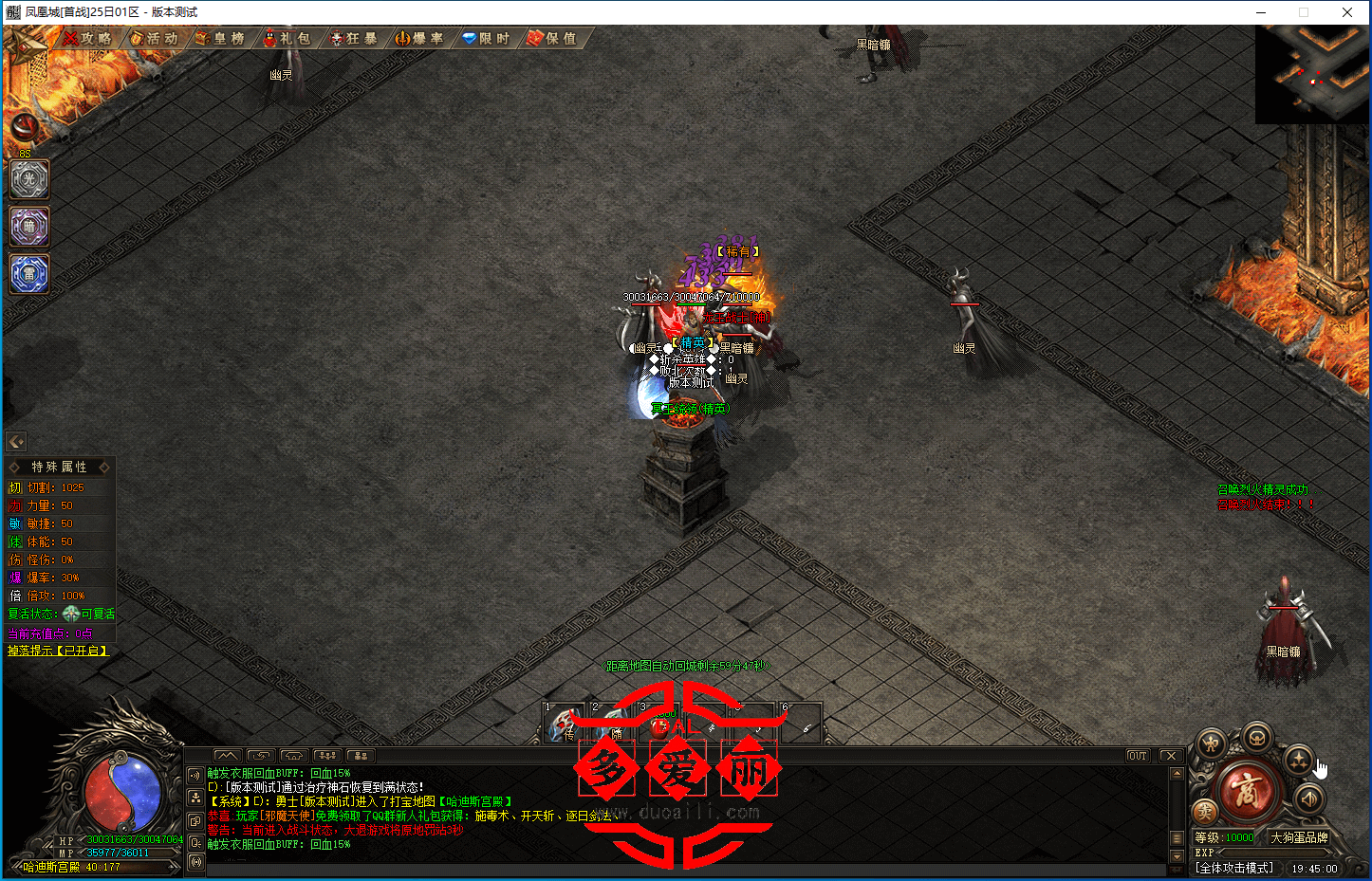
Task: Open the 活动 events menu
Action: (x=155, y=38)
